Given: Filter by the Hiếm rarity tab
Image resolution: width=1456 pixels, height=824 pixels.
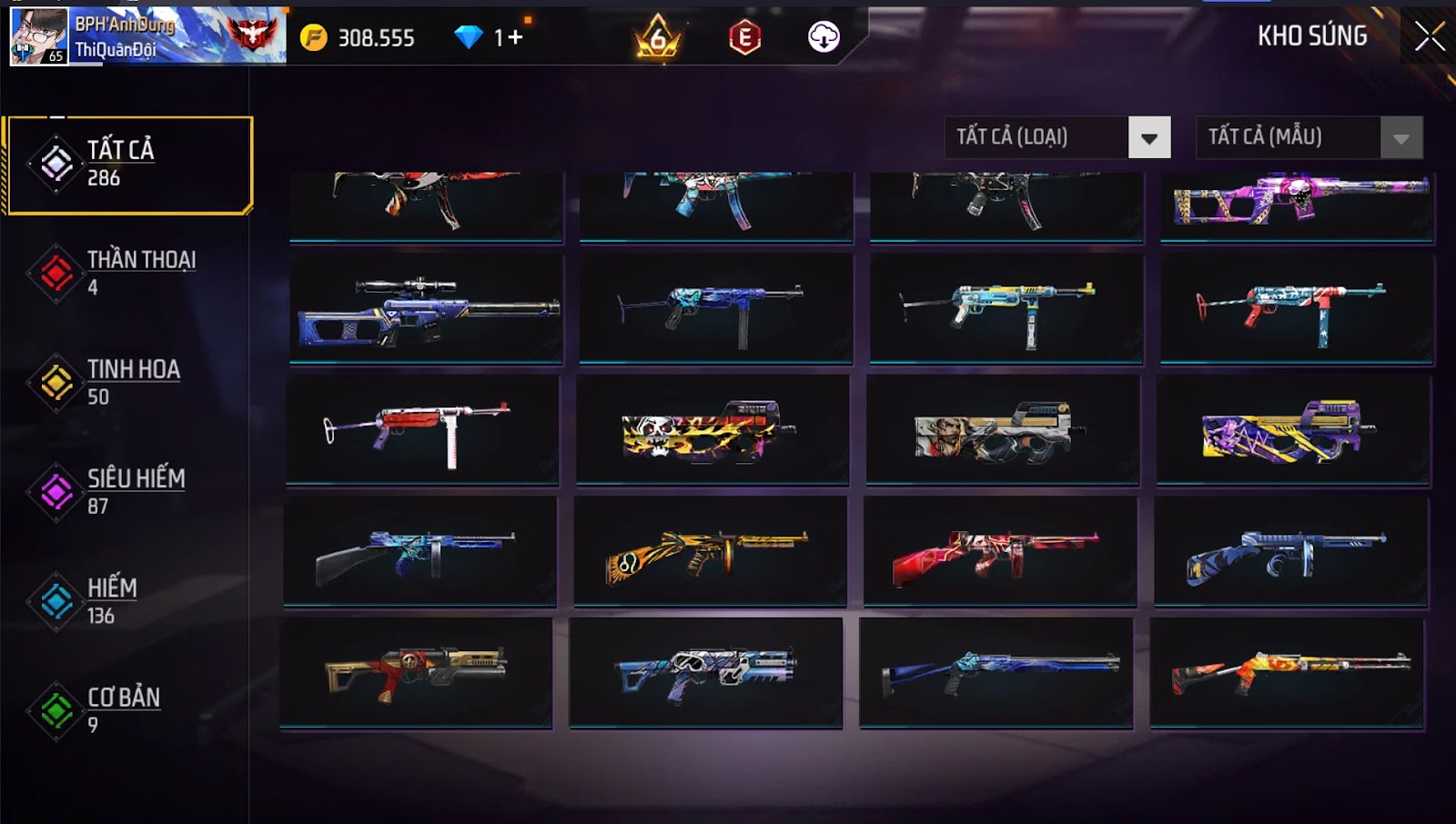Looking at the screenshot, I should [127, 601].
